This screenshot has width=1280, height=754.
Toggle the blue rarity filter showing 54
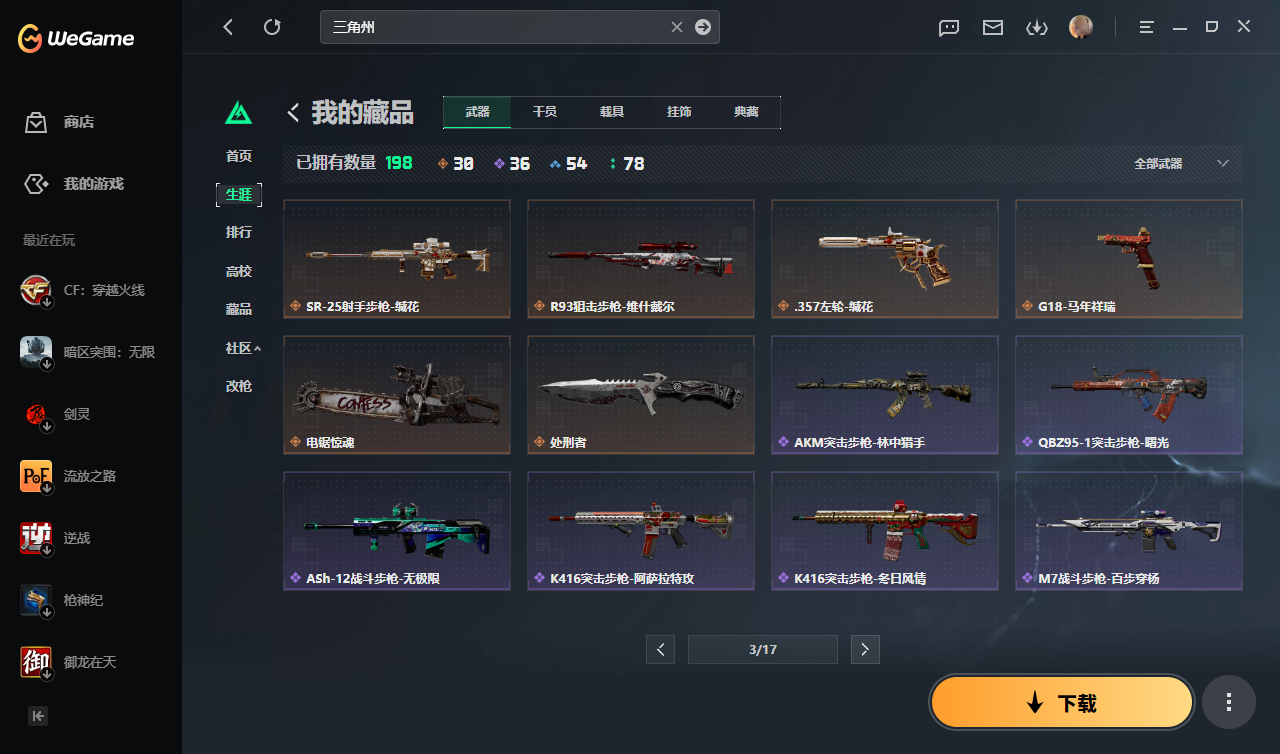(567, 163)
